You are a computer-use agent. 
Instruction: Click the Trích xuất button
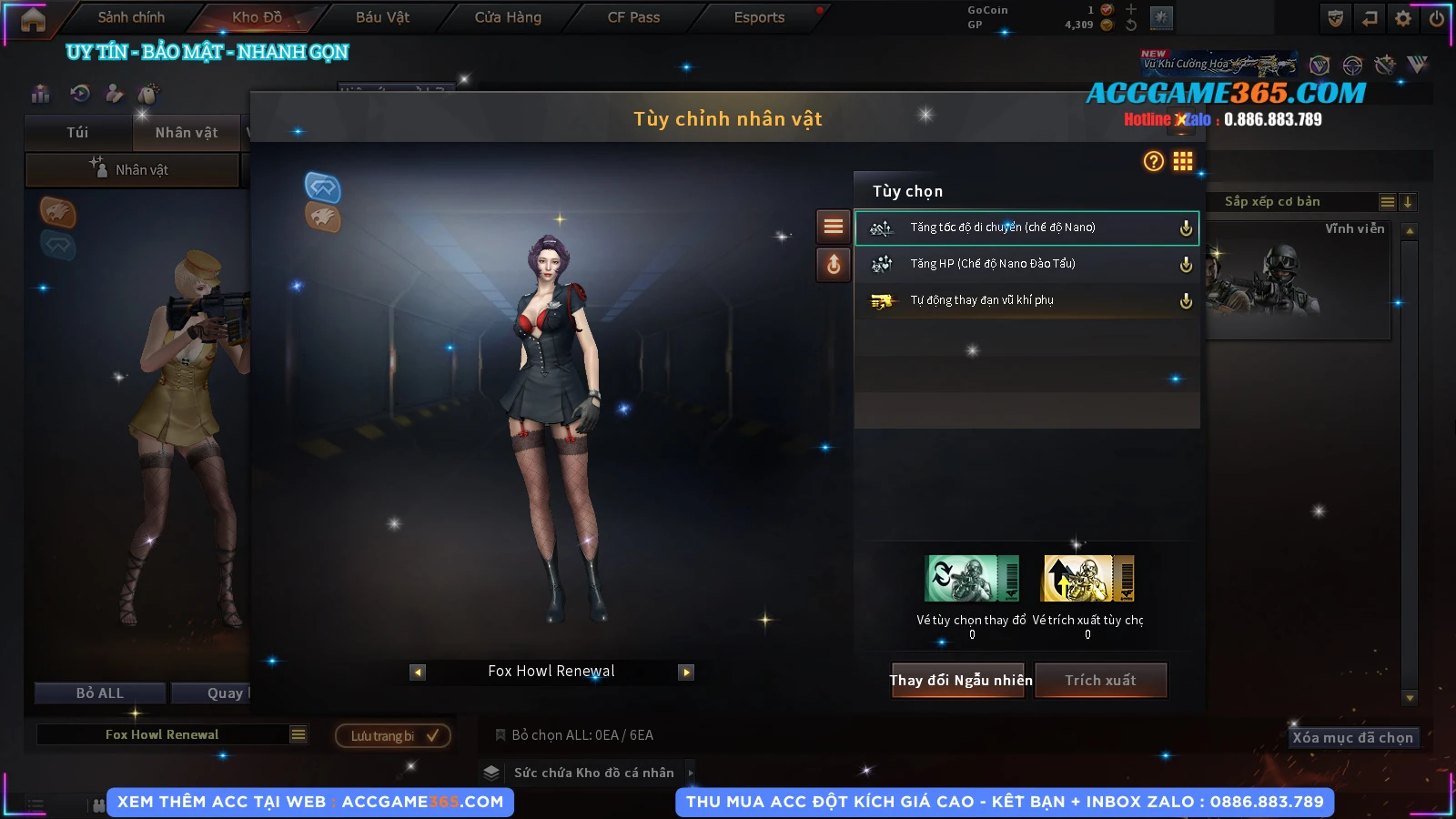pos(1101,681)
